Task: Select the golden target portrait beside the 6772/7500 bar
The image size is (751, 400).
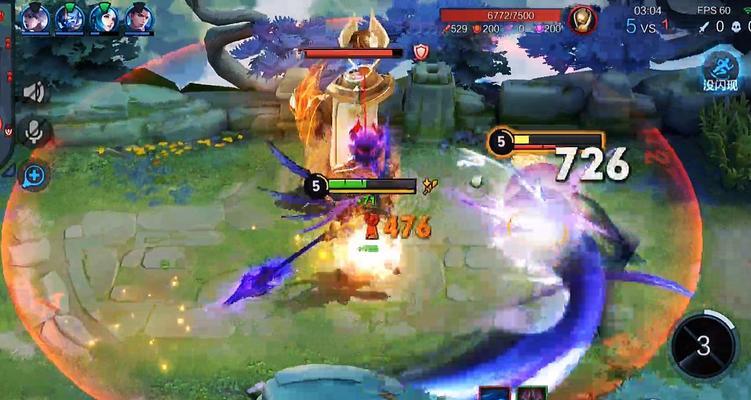Action: tap(582, 18)
